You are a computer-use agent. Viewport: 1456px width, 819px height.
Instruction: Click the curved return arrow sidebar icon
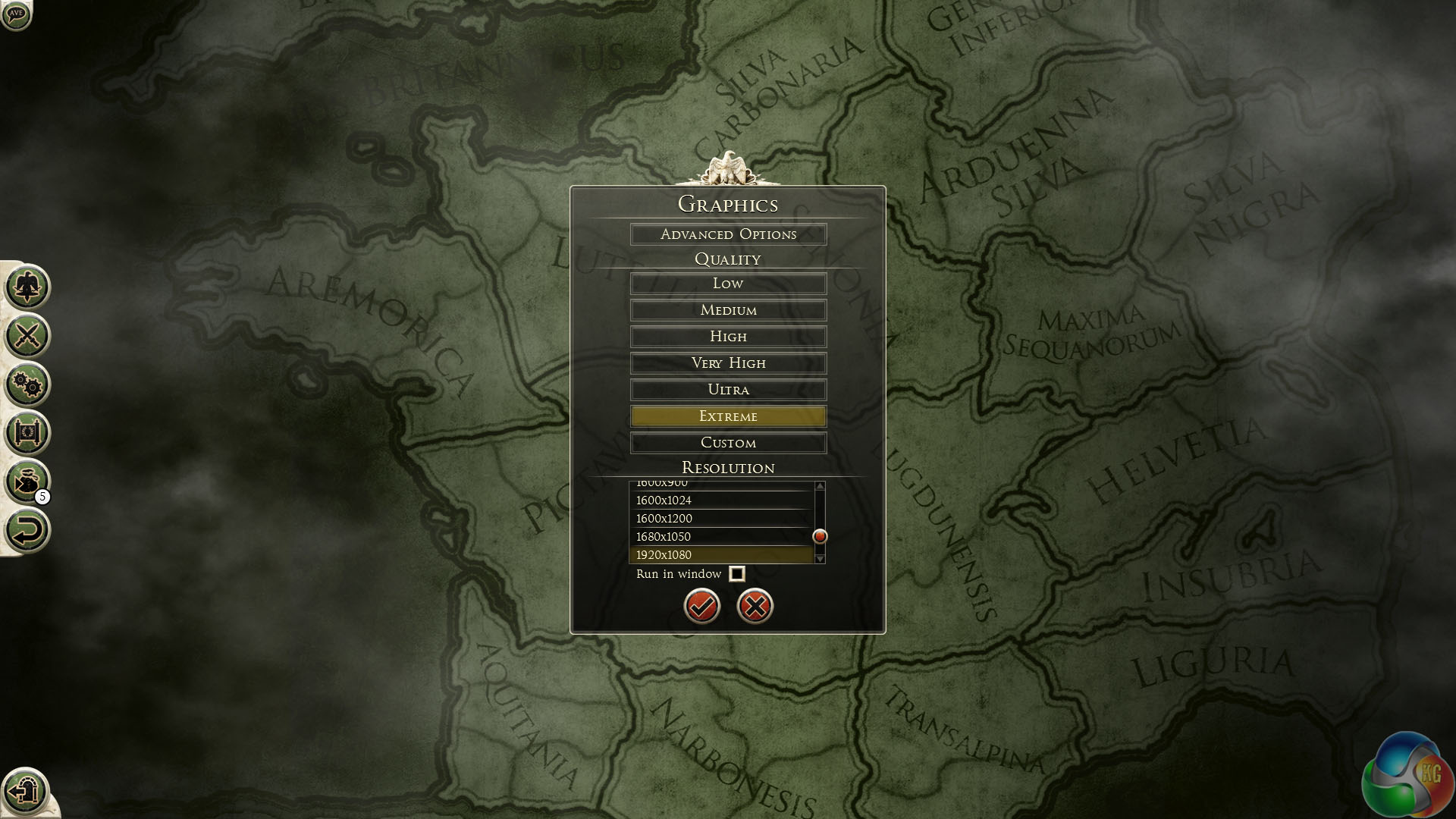pos(27,530)
